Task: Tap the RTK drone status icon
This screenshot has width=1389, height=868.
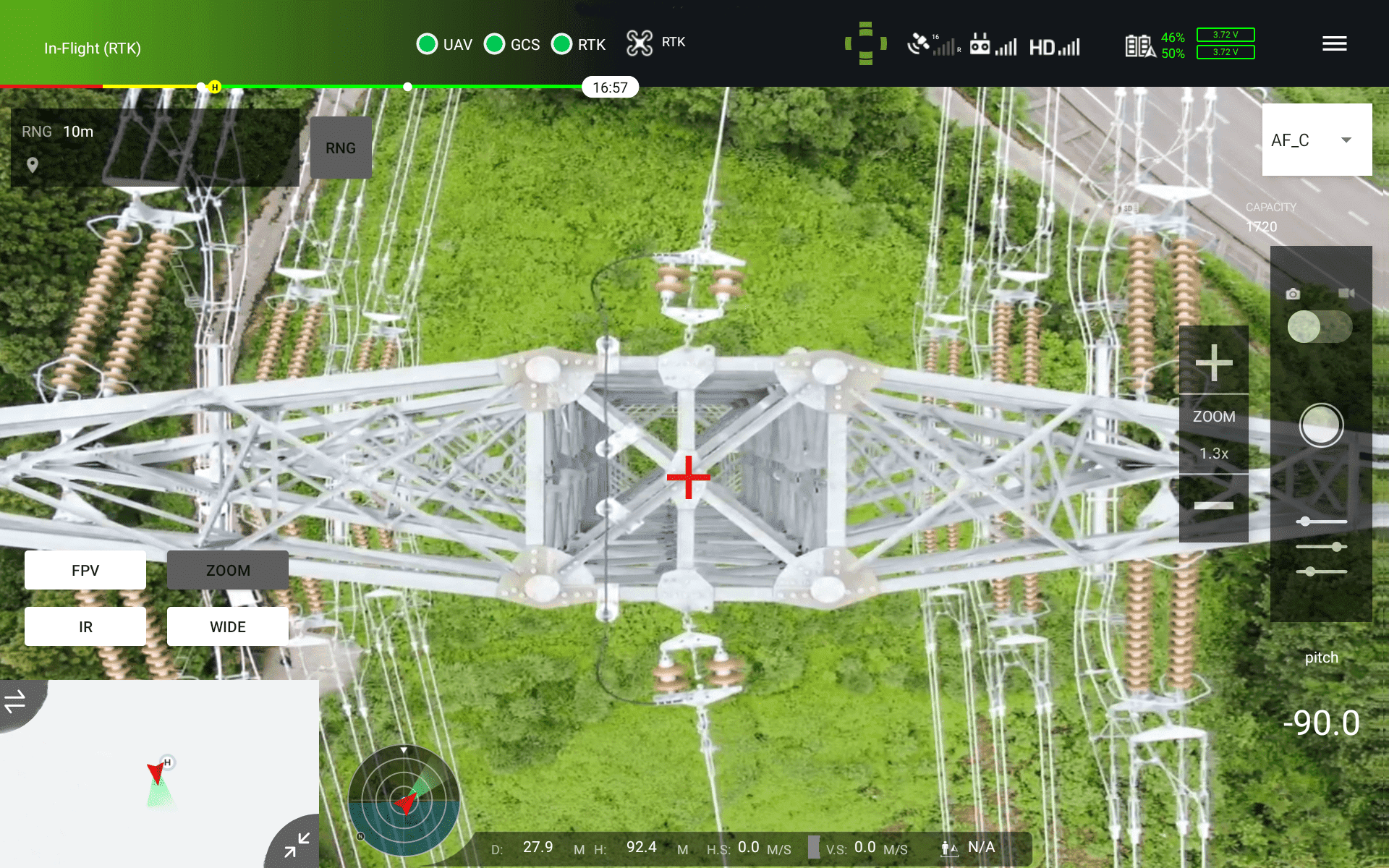Action: (640, 43)
